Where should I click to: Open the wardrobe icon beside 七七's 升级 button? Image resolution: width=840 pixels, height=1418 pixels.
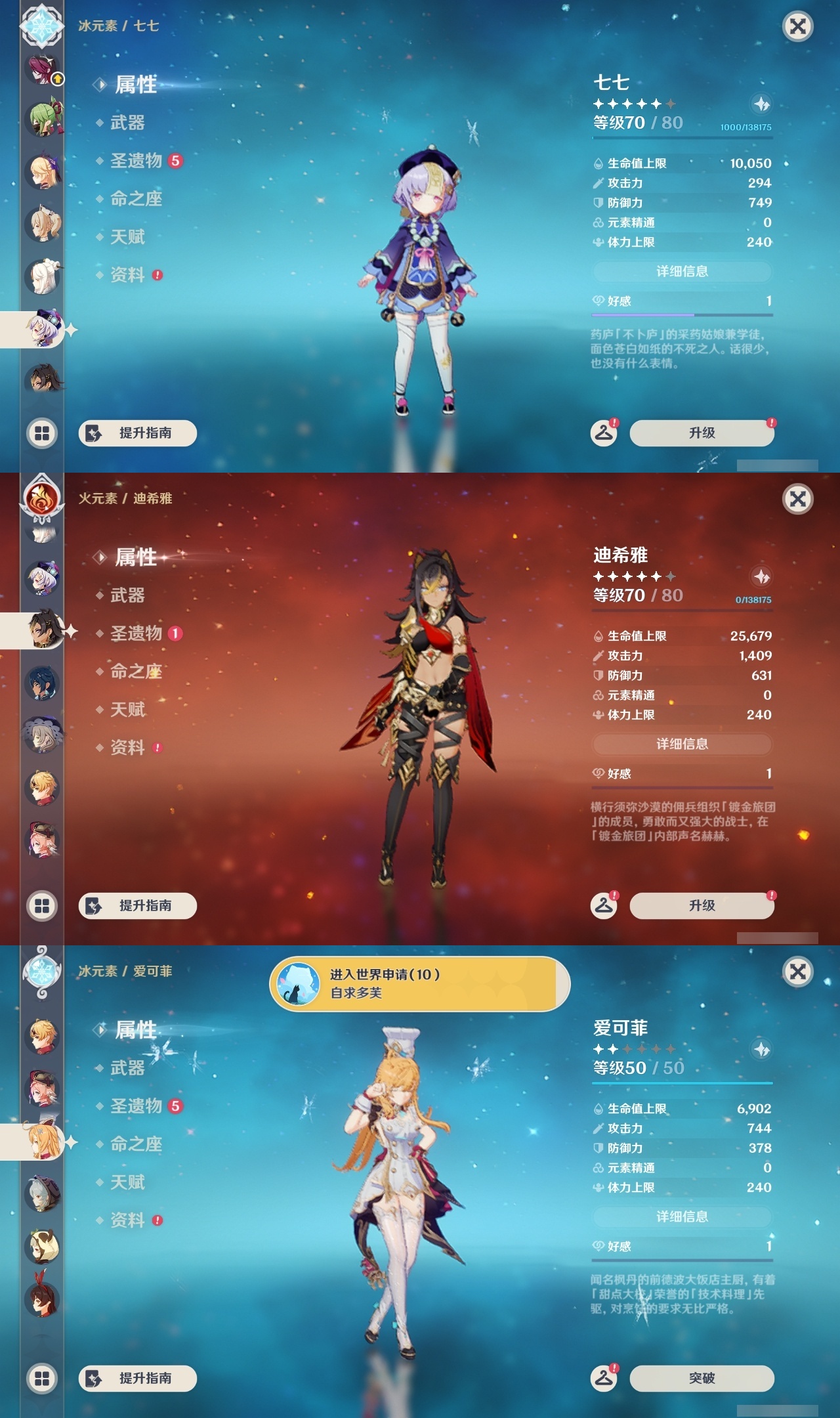(605, 432)
